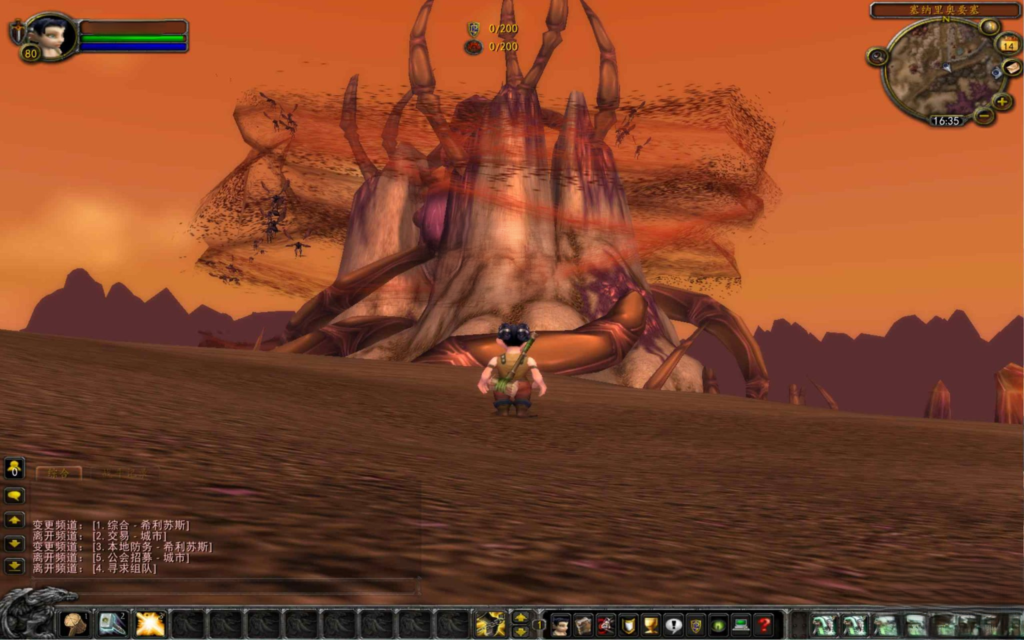Open the spellbook micro button
This screenshot has width=1024, height=640.
pyautogui.click(x=583, y=625)
